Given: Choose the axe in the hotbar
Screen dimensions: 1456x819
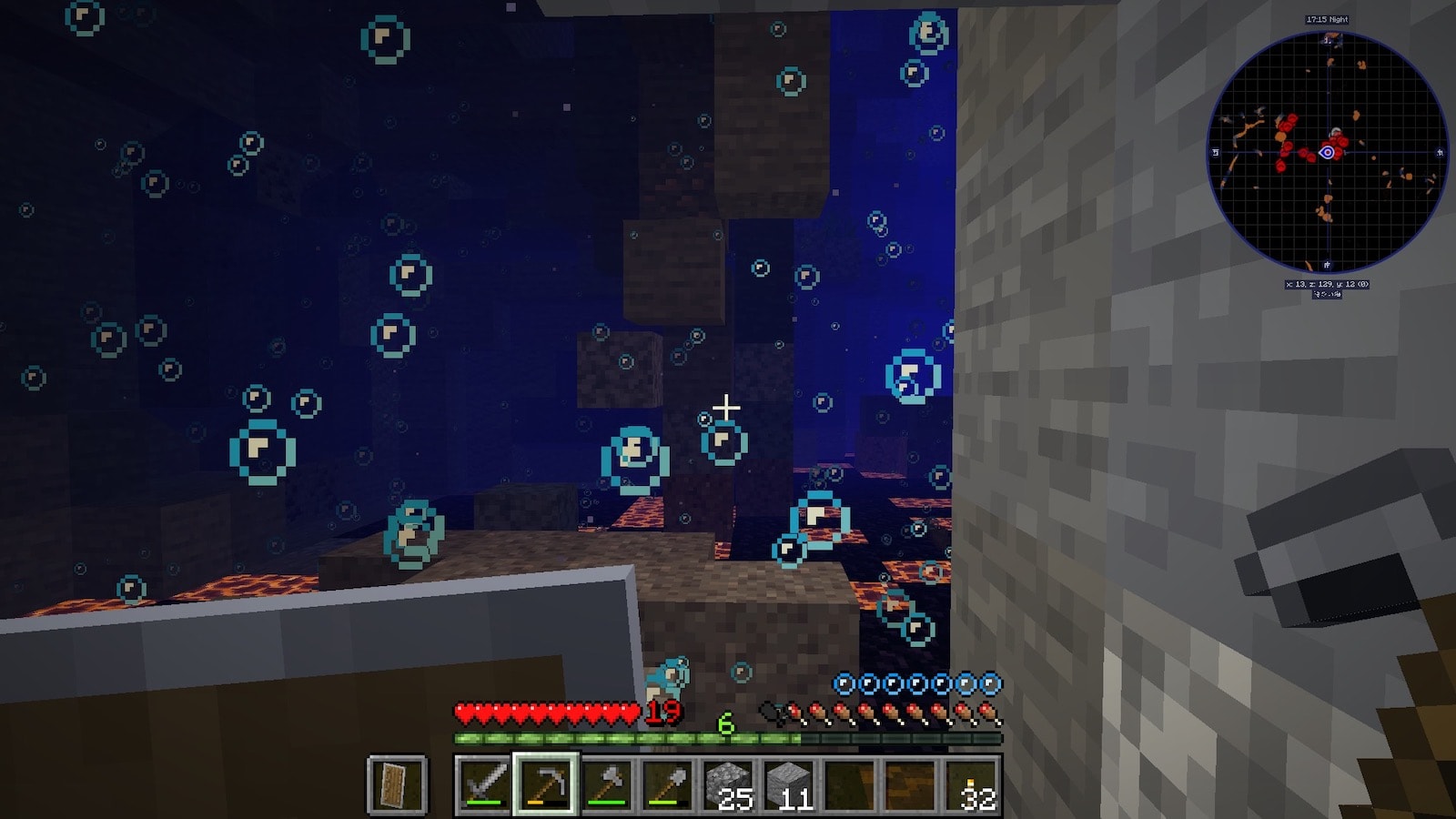Looking at the screenshot, I should pos(606,783).
